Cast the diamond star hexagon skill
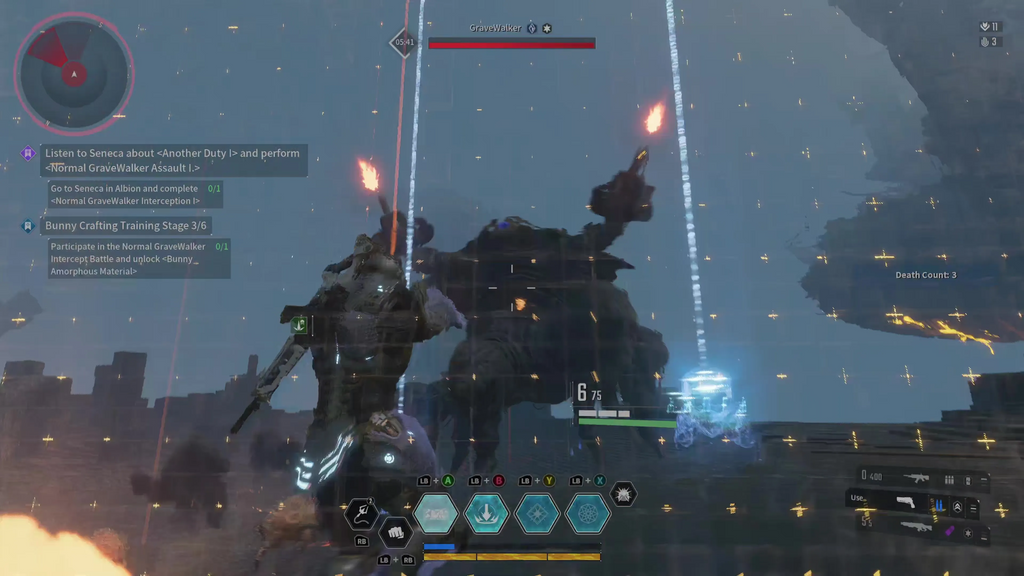Screen dimensions: 1024x576 (x=537, y=513)
